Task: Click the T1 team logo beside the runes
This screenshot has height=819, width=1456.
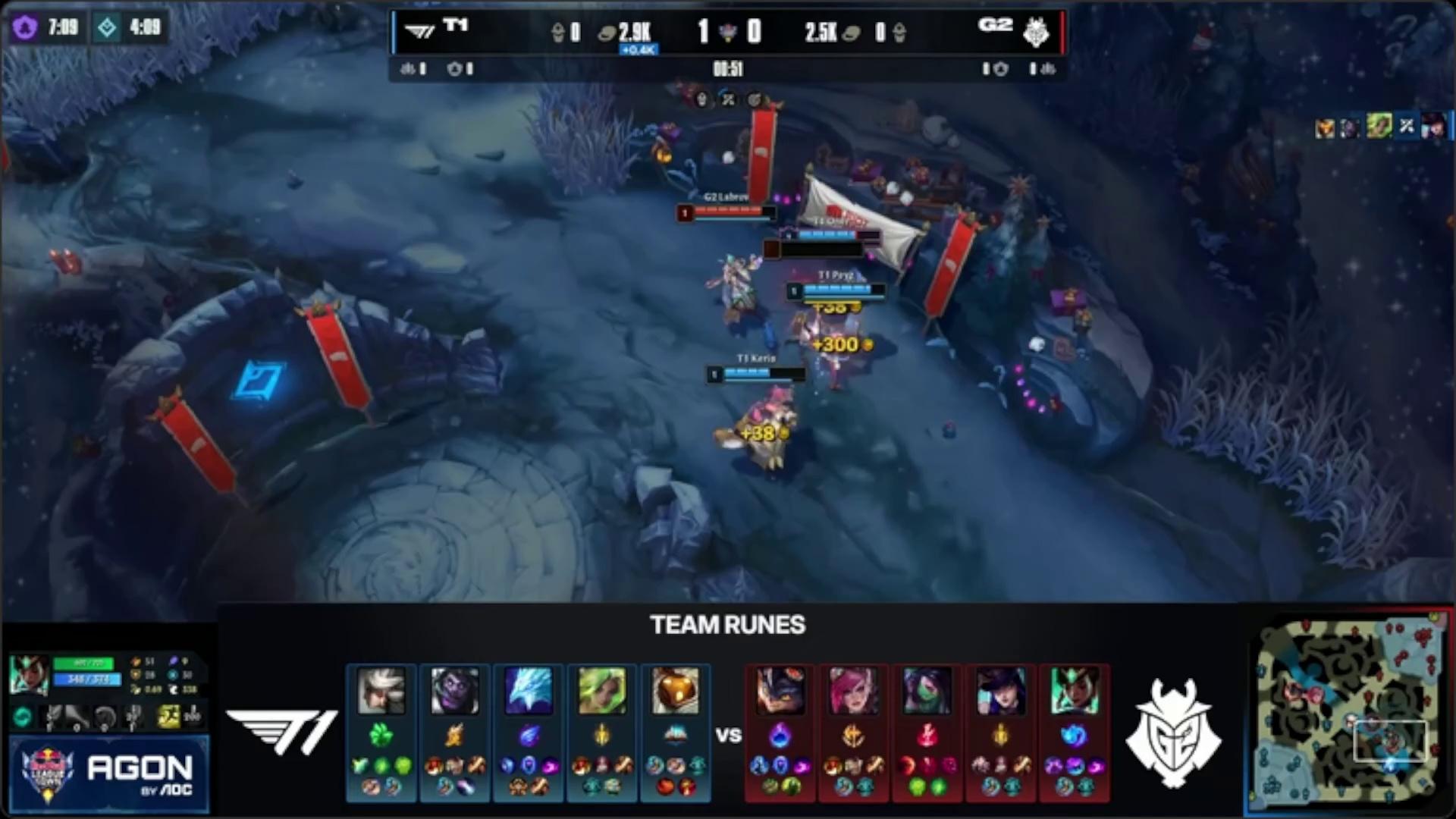Action: click(x=281, y=732)
